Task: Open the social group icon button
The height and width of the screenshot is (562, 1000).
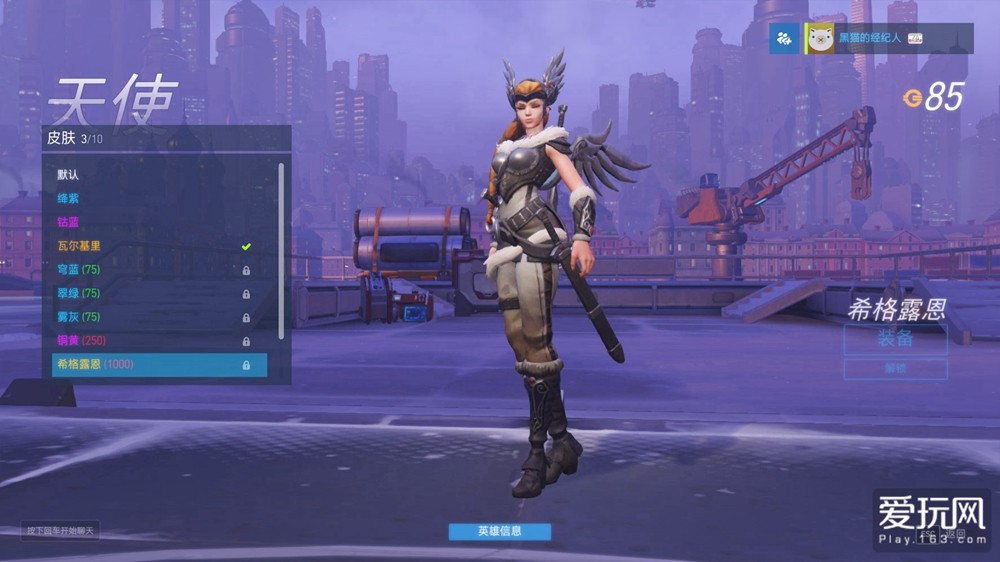Action: (784, 38)
